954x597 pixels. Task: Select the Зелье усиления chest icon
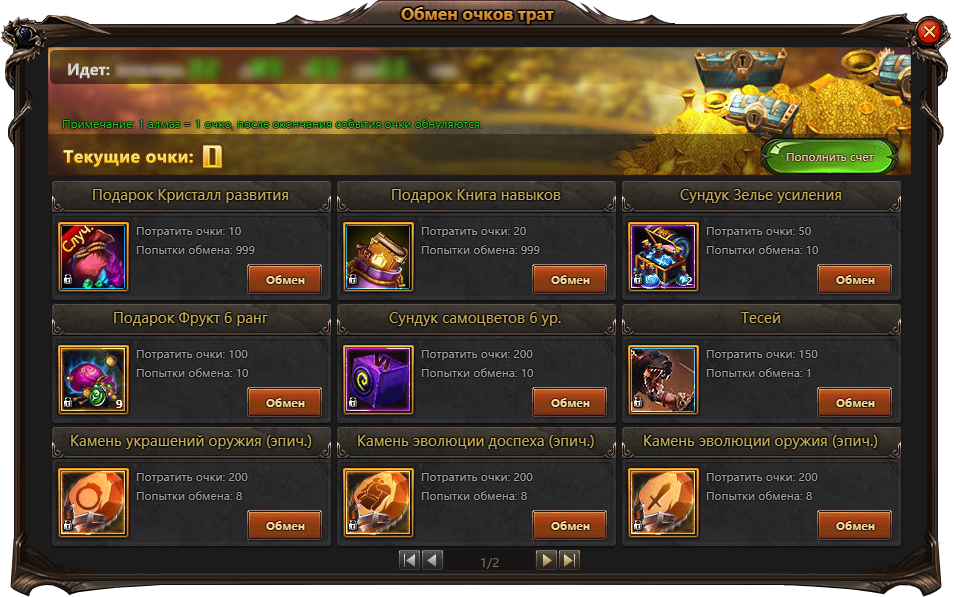(x=664, y=257)
